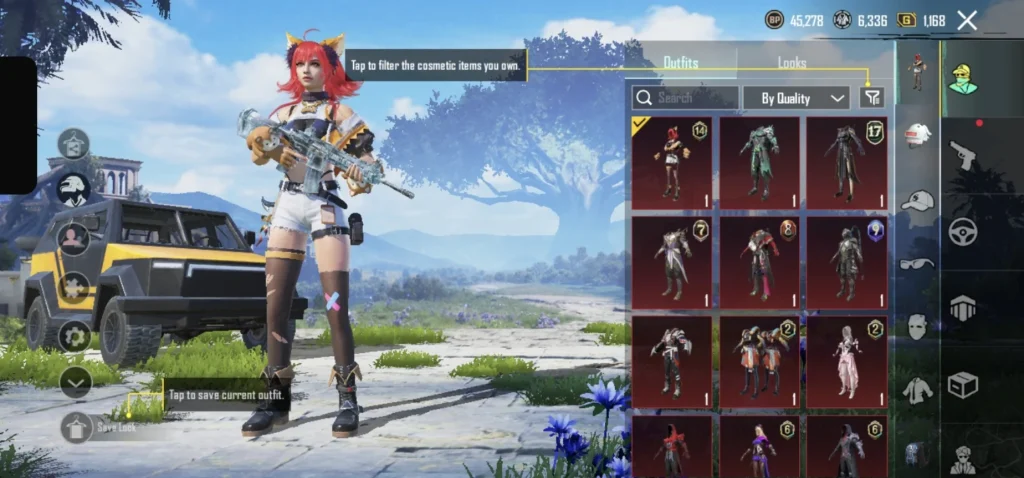Image resolution: width=1024 pixels, height=478 pixels.
Task: Close the inventory screen with the X
Action: (967, 20)
